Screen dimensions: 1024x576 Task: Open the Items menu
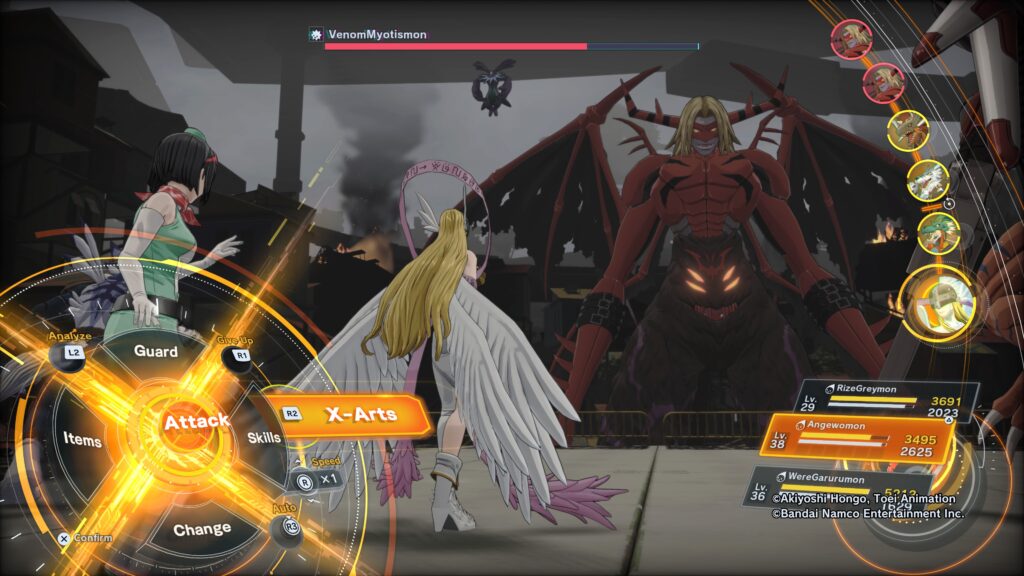82,439
